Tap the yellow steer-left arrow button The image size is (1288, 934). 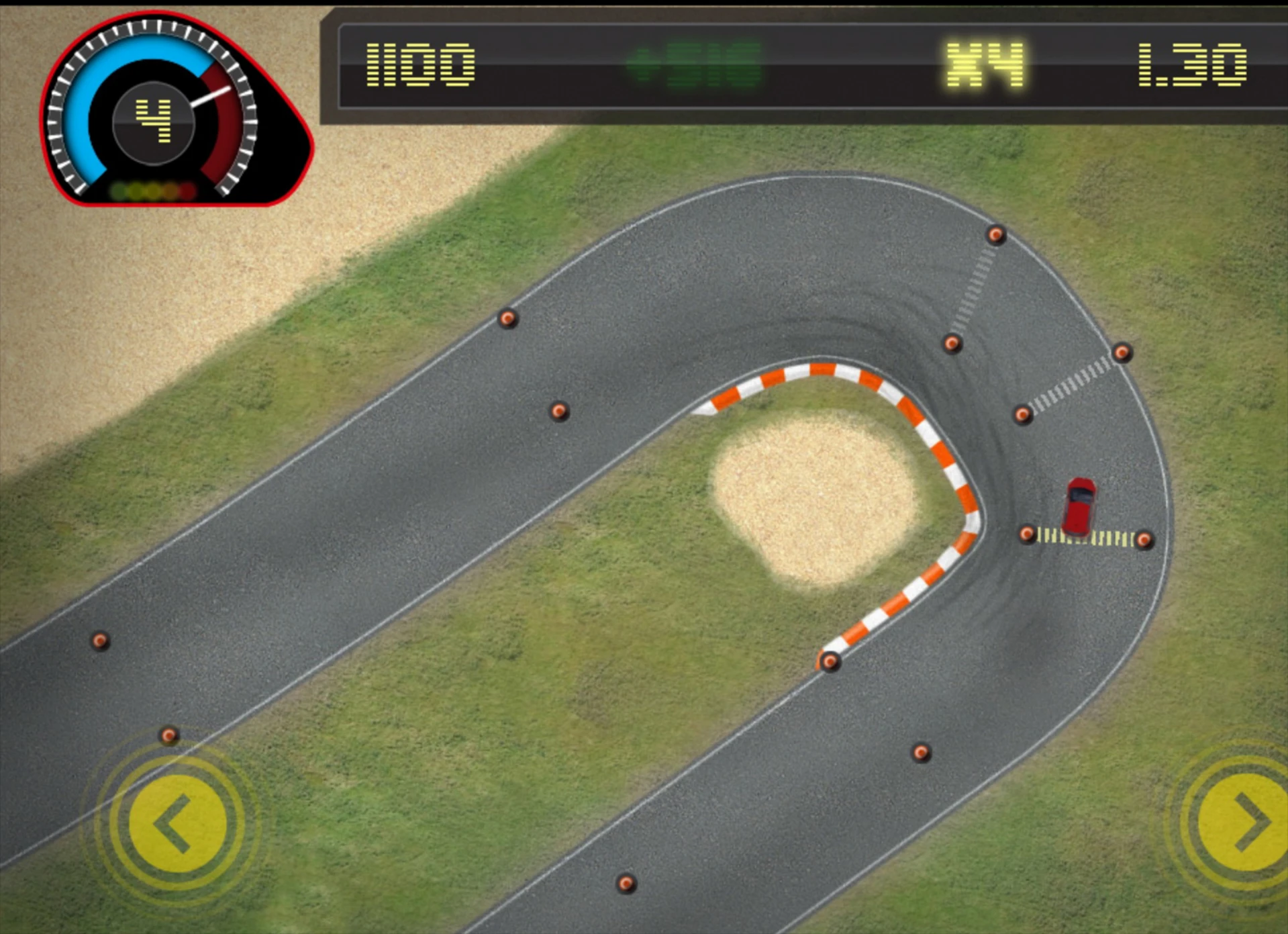coord(177,823)
